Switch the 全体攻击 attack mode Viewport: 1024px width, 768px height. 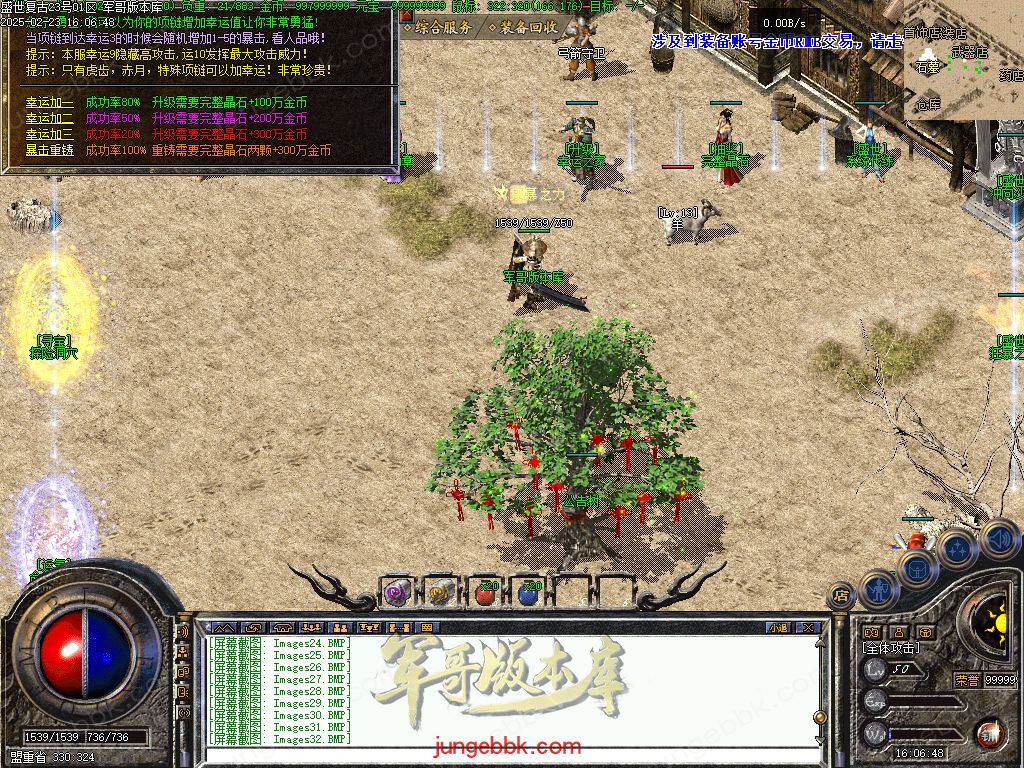point(893,648)
